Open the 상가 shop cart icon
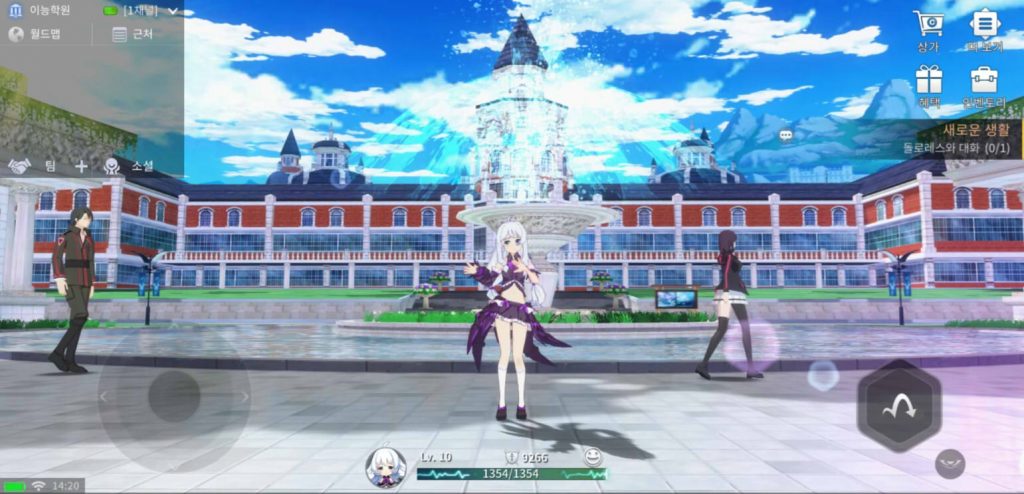Image resolution: width=1024 pixels, height=494 pixels. coord(929,28)
